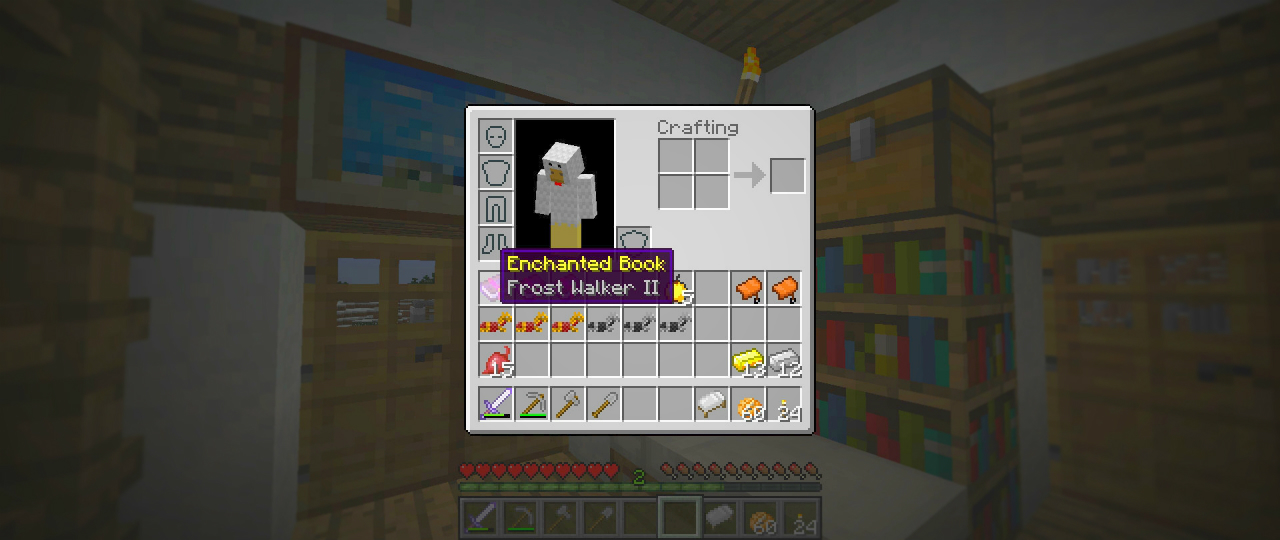Pick up the raw meat stack of 15
The width and height of the screenshot is (1280, 540).
(x=496, y=361)
